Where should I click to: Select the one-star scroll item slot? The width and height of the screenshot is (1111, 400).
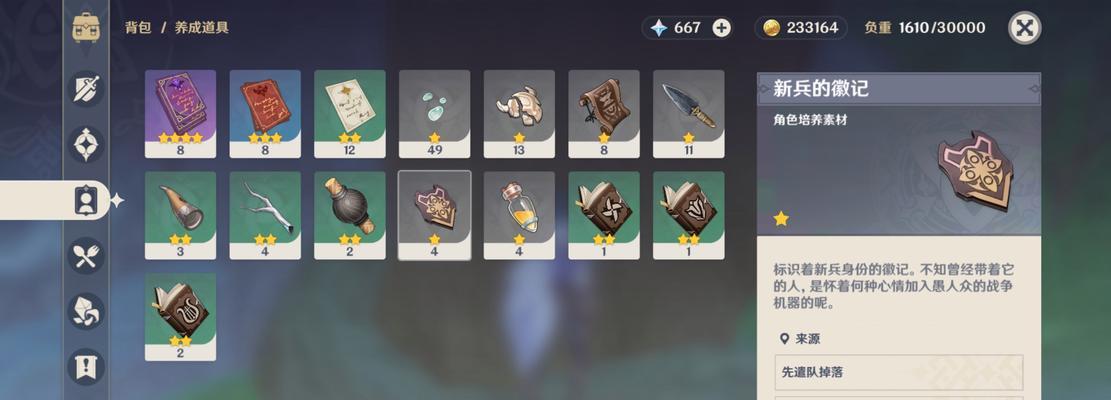point(604,108)
